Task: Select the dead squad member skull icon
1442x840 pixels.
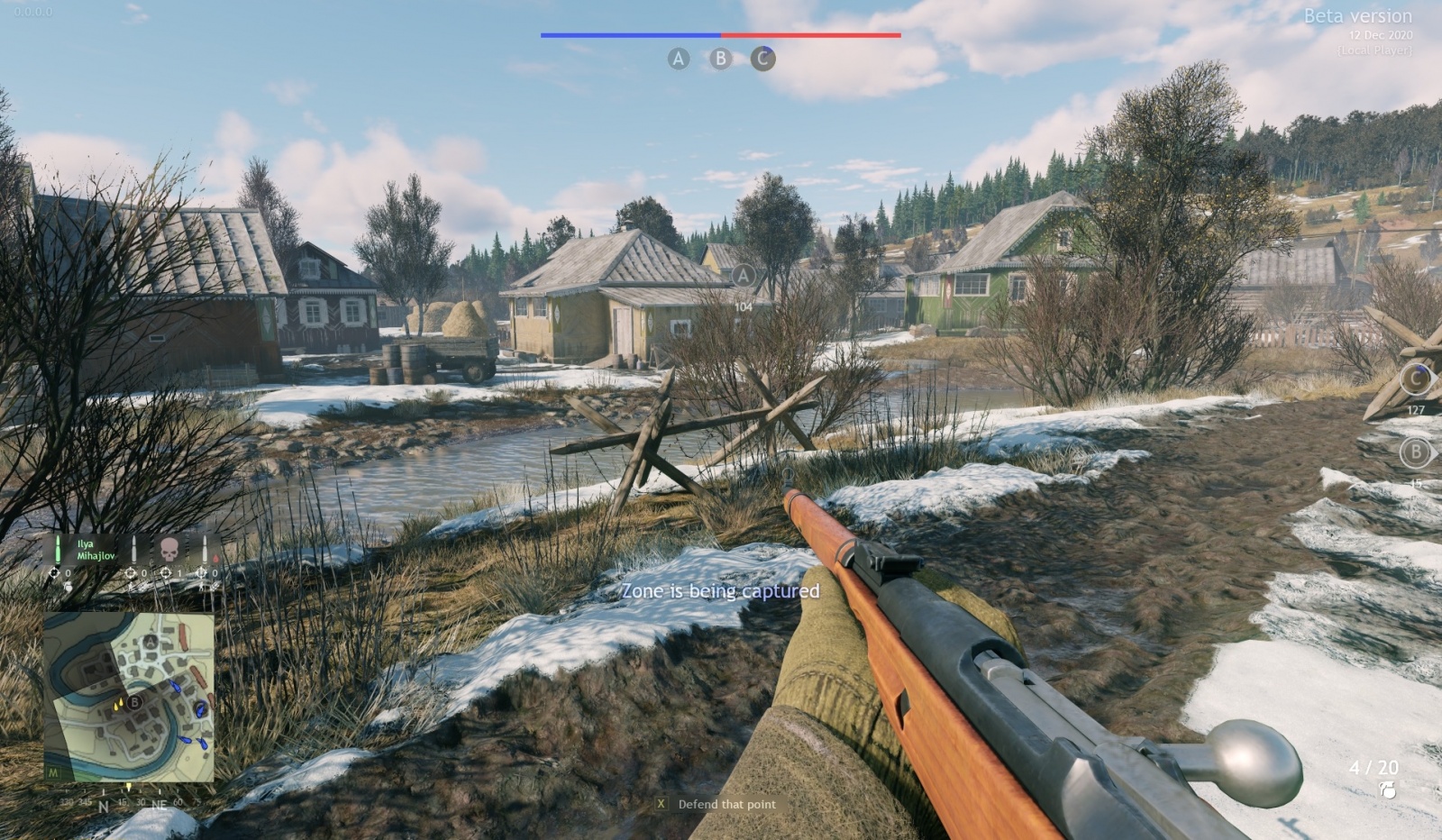Action: click(169, 547)
